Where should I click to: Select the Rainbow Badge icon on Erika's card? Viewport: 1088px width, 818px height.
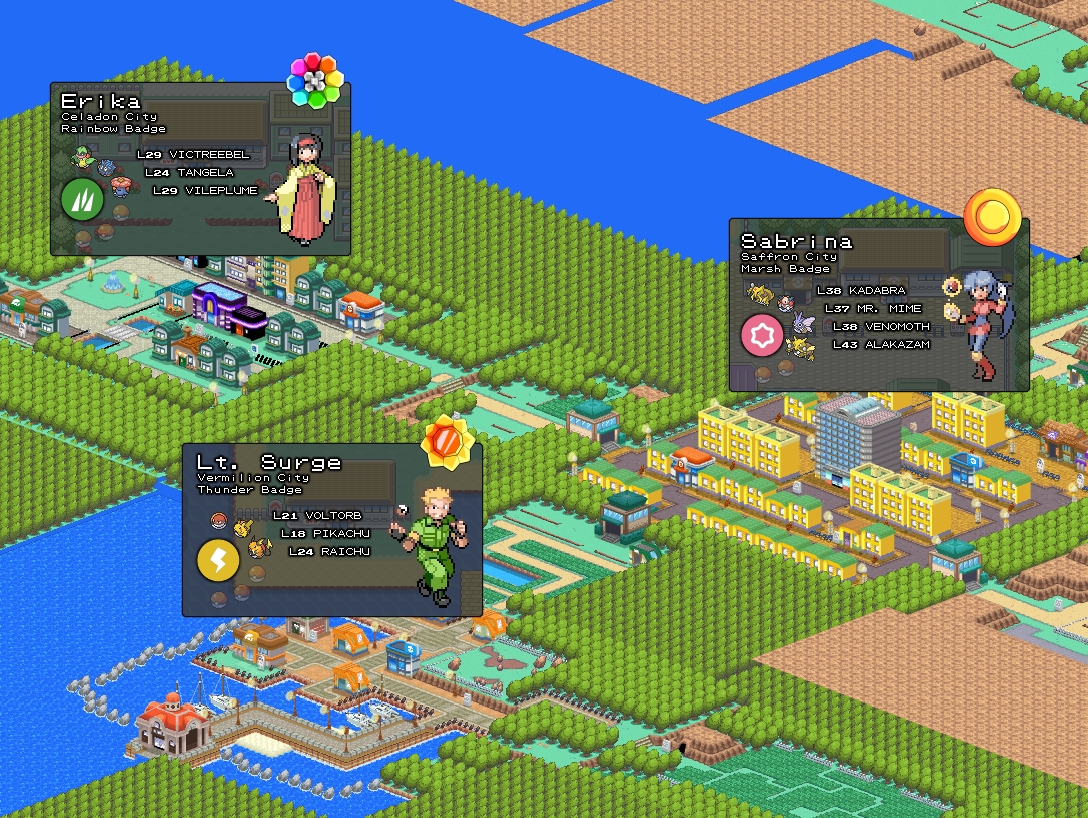click(x=315, y=81)
